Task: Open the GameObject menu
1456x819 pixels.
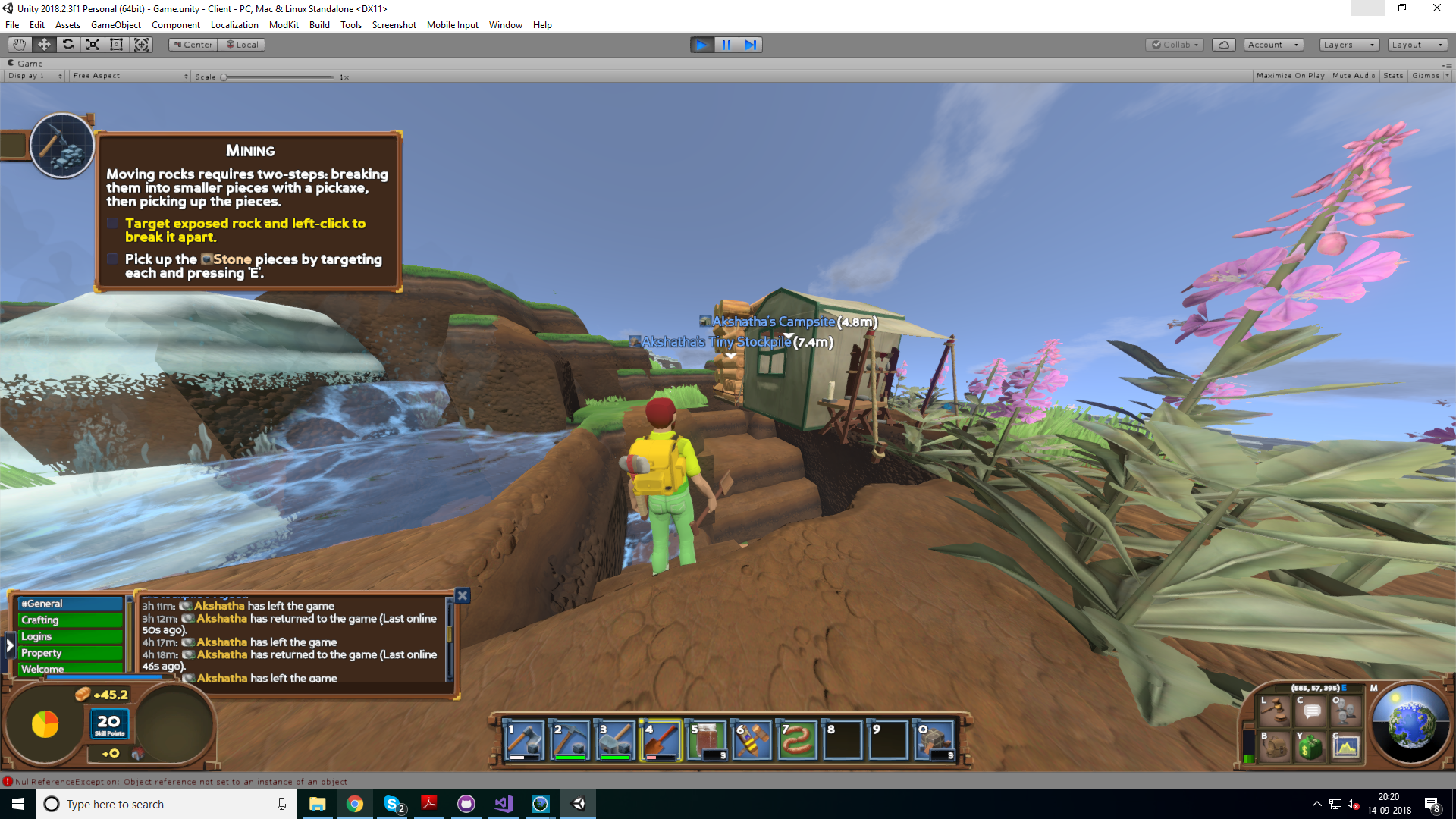Action: 115,24
